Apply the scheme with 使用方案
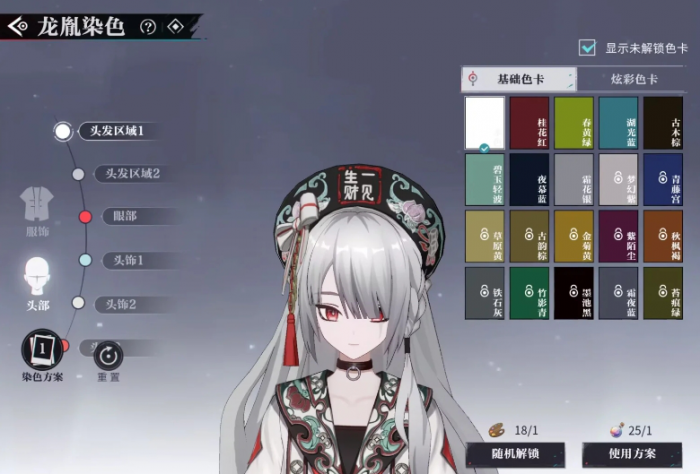This screenshot has width=700, height=474. tap(632, 455)
